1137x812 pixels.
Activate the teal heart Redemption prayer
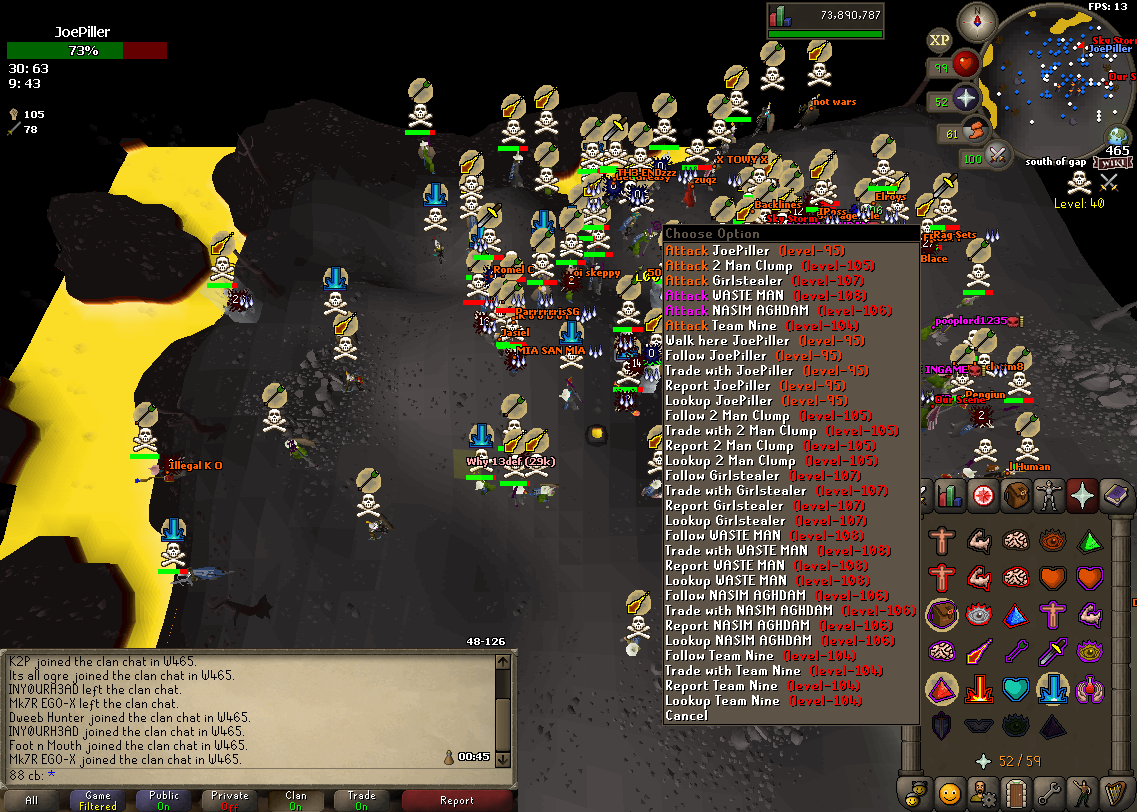click(1016, 688)
